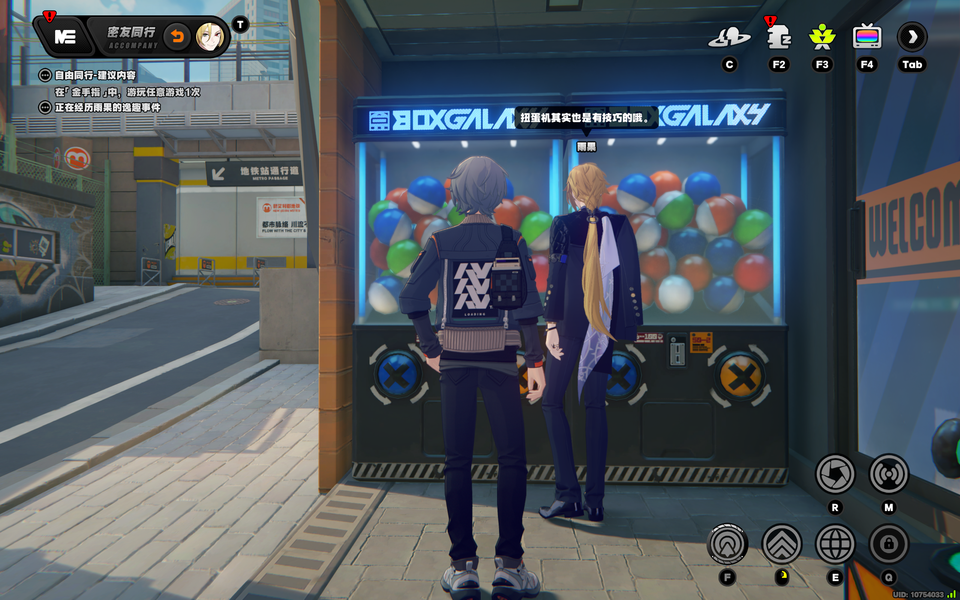960x600 pixels.
Task: Open the yellow-green figure emblem icon
Action: 822,38
